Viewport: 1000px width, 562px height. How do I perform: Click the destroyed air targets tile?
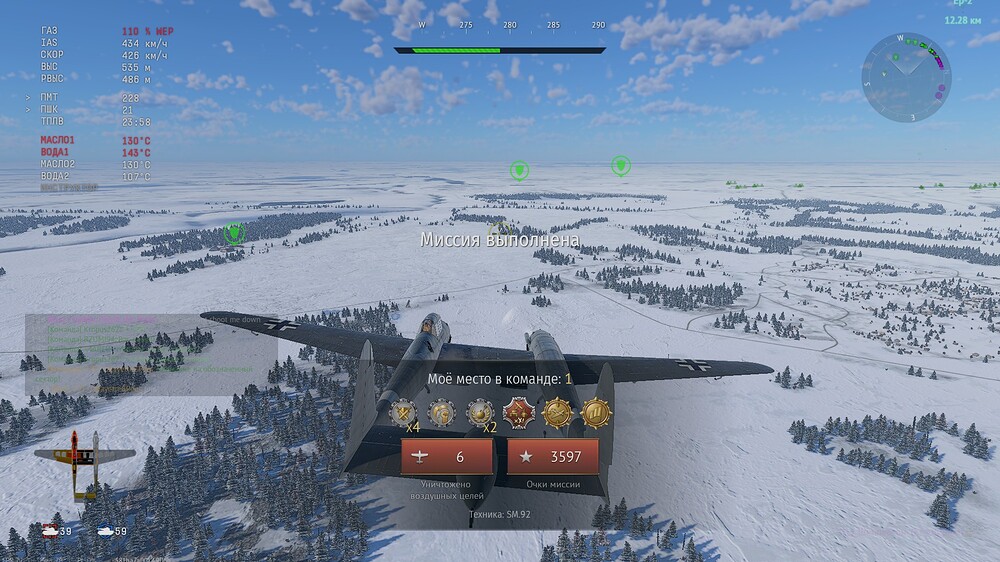point(447,457)
